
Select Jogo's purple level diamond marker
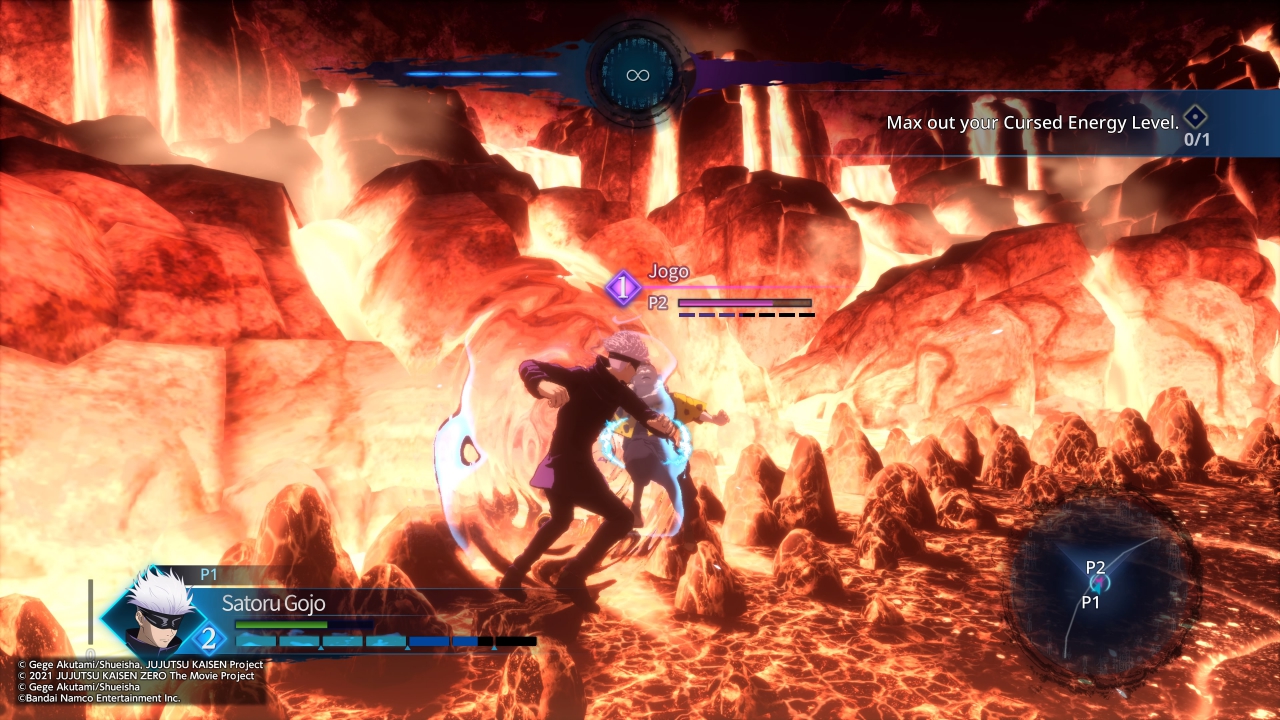point(623,289)
